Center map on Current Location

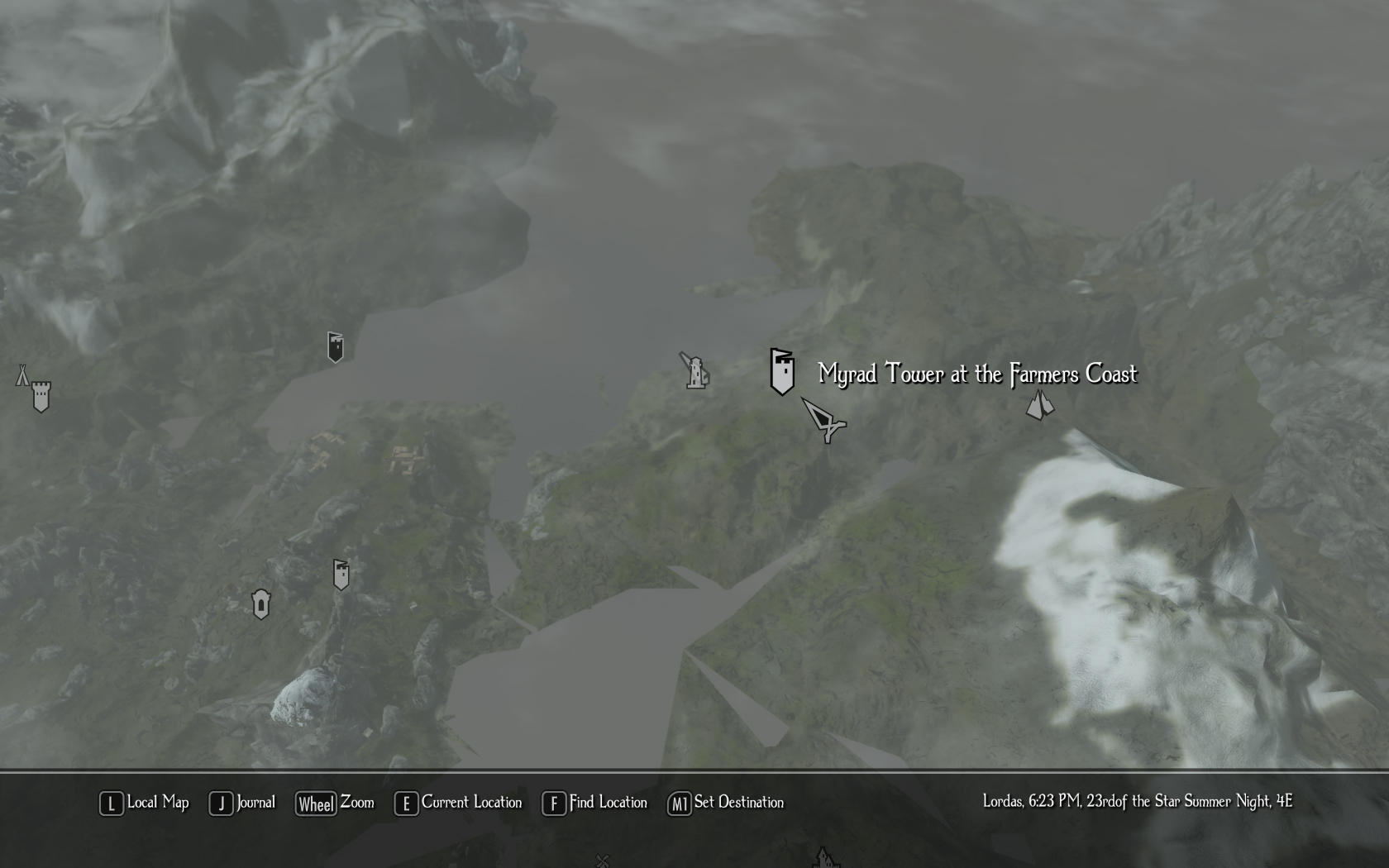(459, 803)
